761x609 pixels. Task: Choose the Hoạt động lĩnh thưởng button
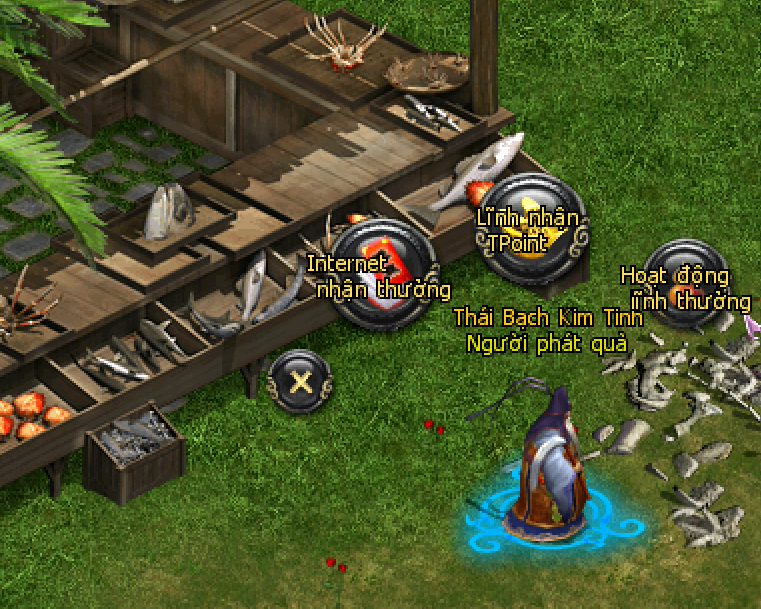point(687,285)
